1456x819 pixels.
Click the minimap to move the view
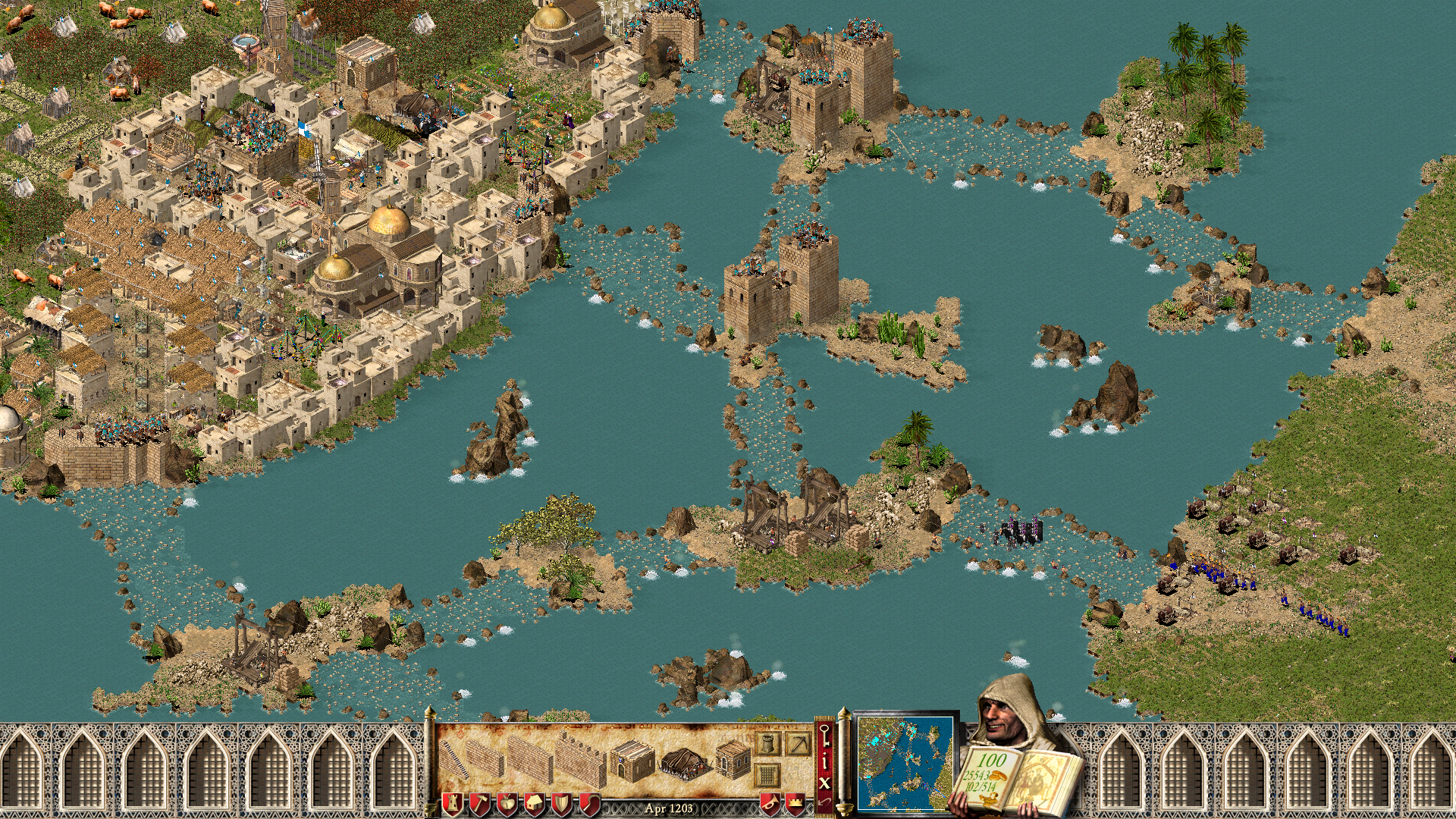tap(905, 762)
